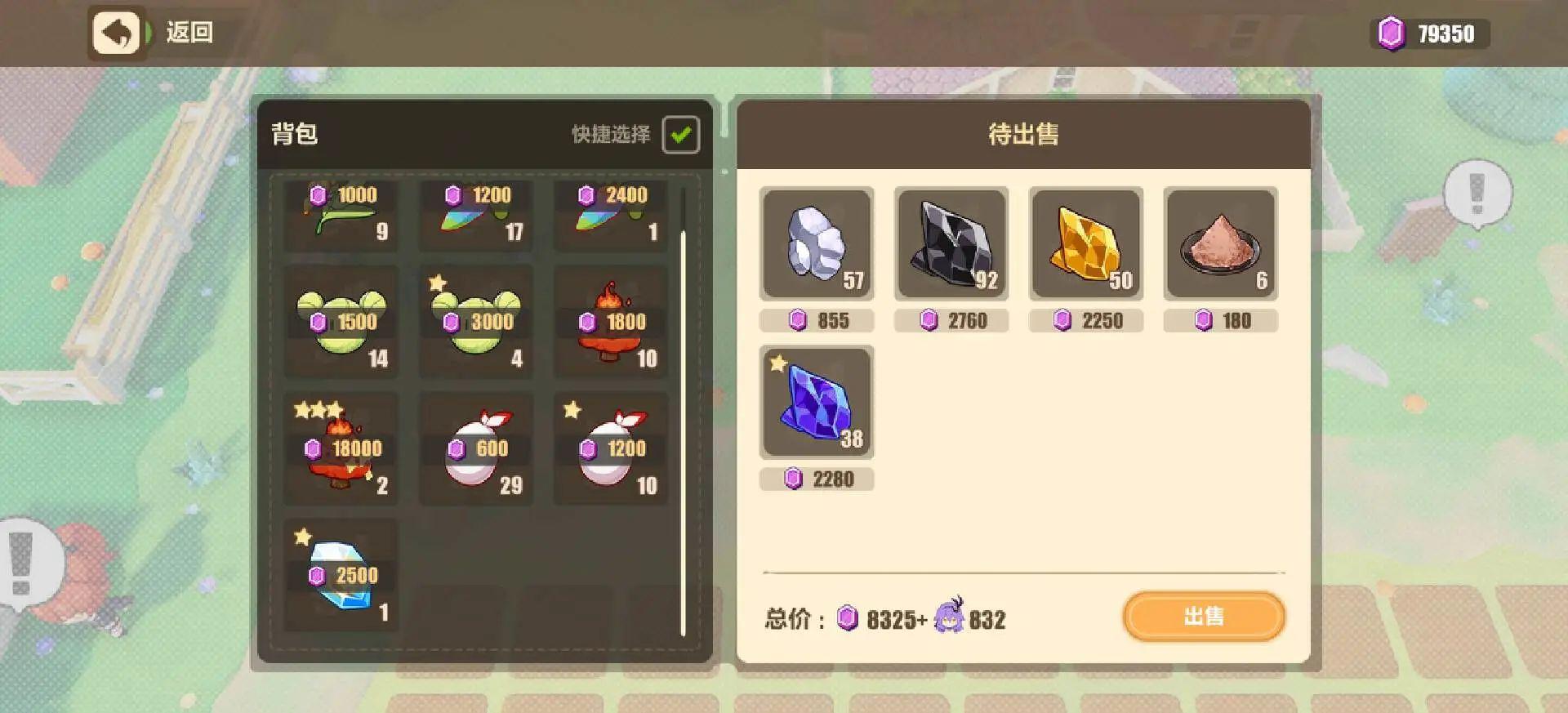Select the one-star egg priced 1200
The image size is (1568, 713).
coord(610,449)
